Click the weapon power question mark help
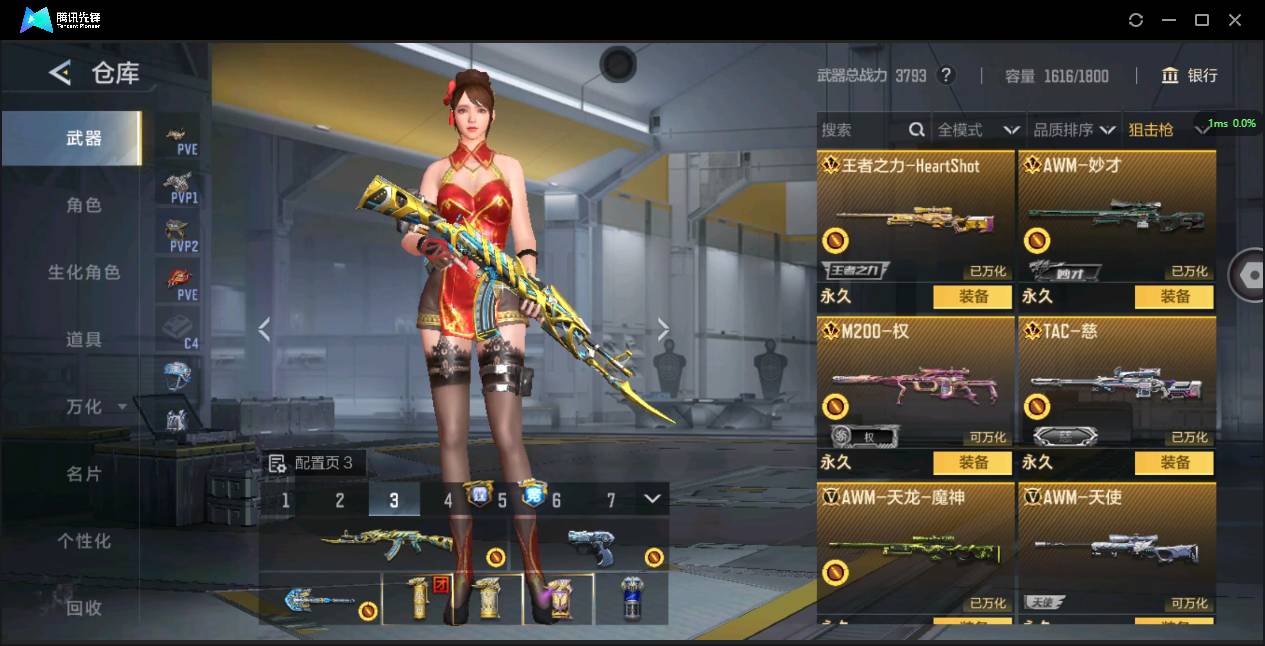This screenshot has width=1265, height=646. (x=946, y=76)
